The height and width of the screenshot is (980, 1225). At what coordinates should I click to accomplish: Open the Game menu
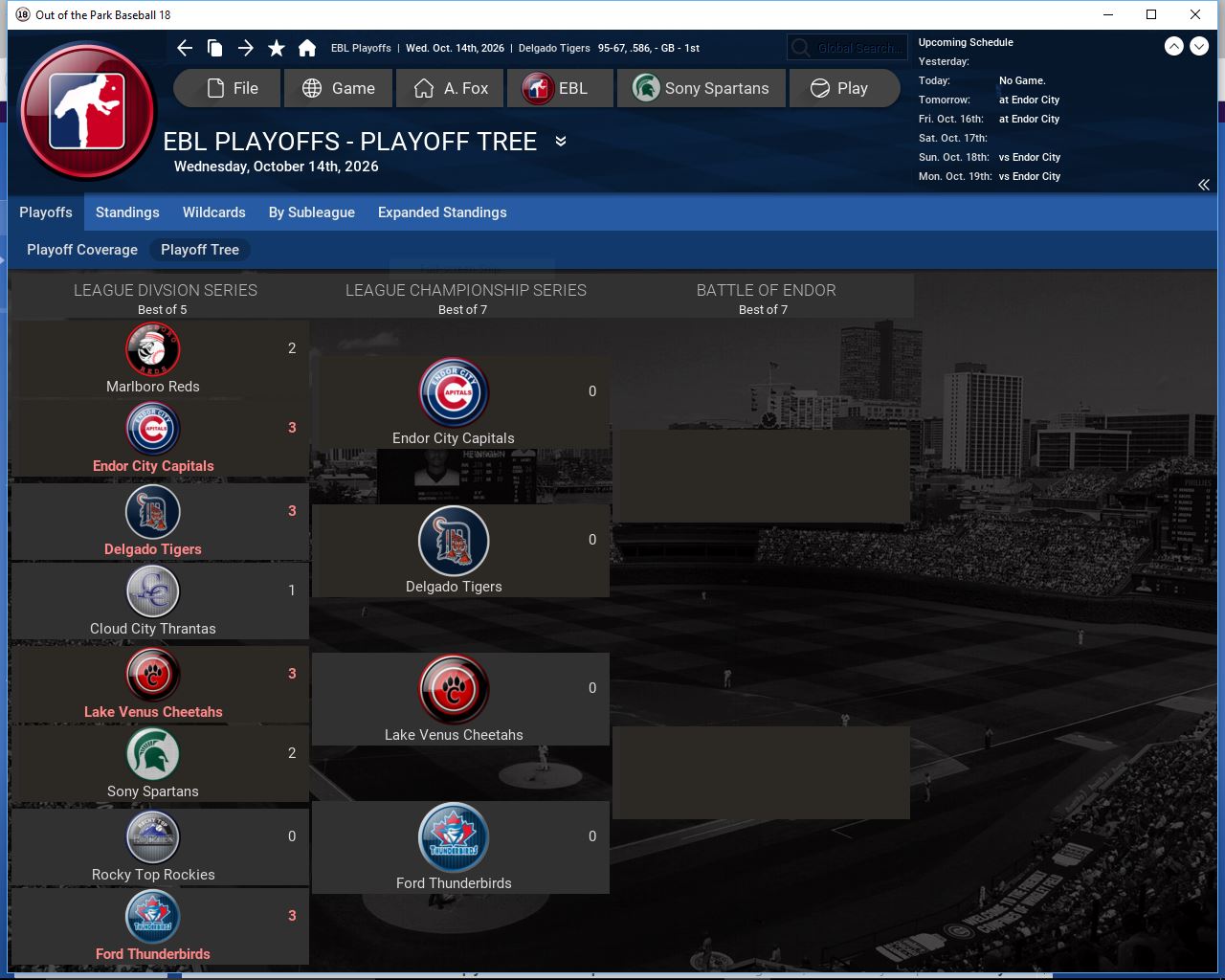point(338,88)
